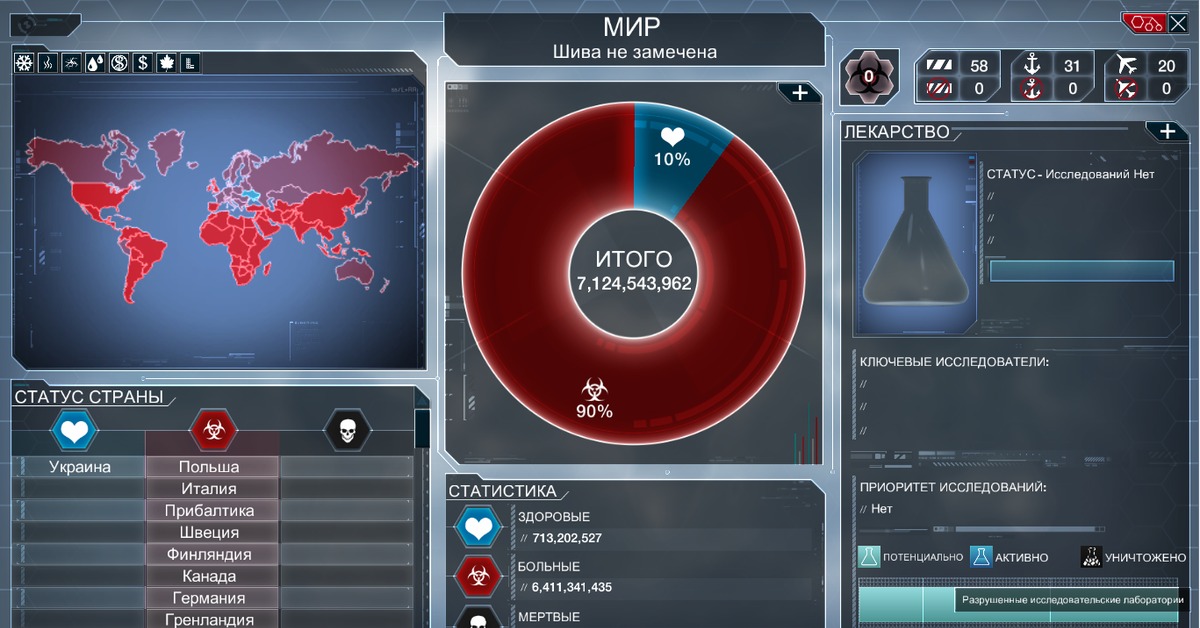Pick Канада in the country status list

(x=209, y=576)
